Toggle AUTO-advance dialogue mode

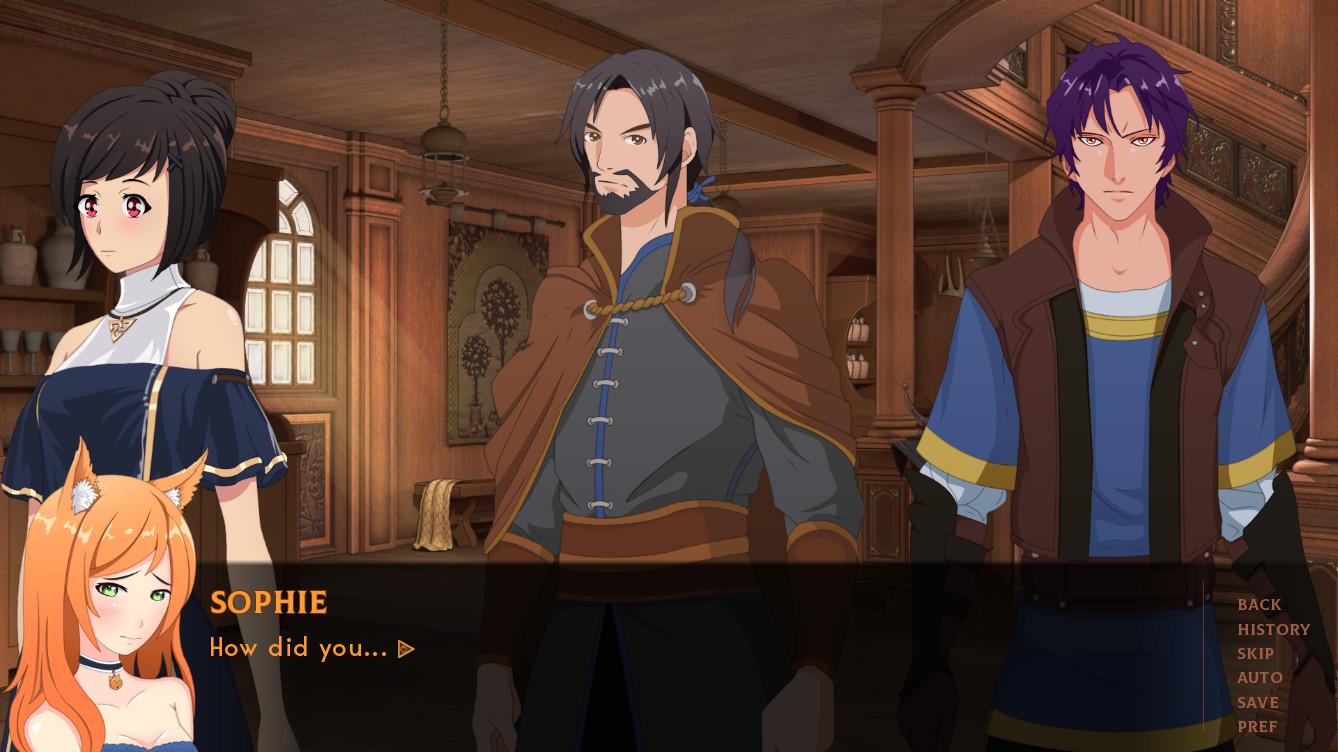point(1260,677)
